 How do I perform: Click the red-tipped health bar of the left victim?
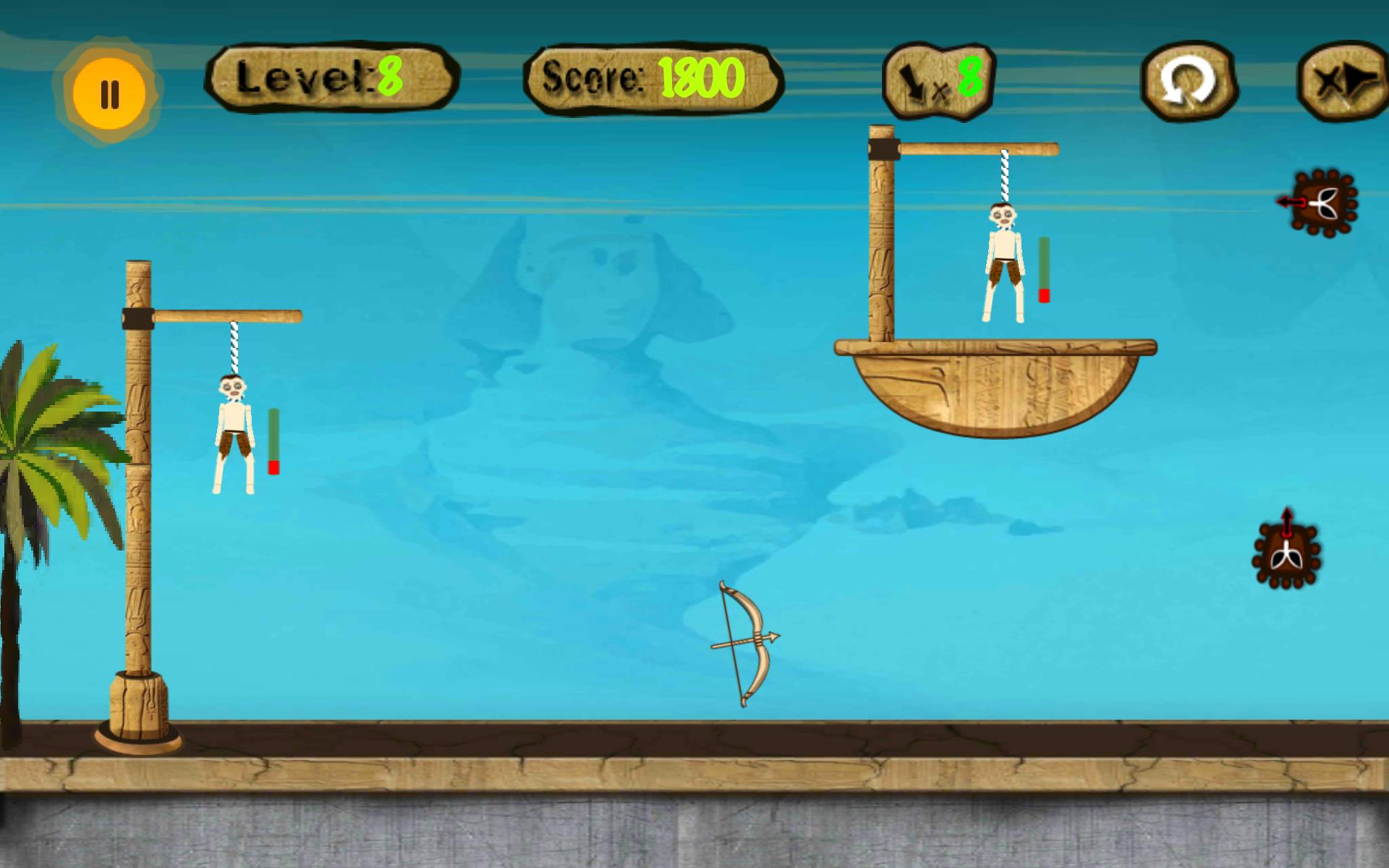click(x=274, y=441)
